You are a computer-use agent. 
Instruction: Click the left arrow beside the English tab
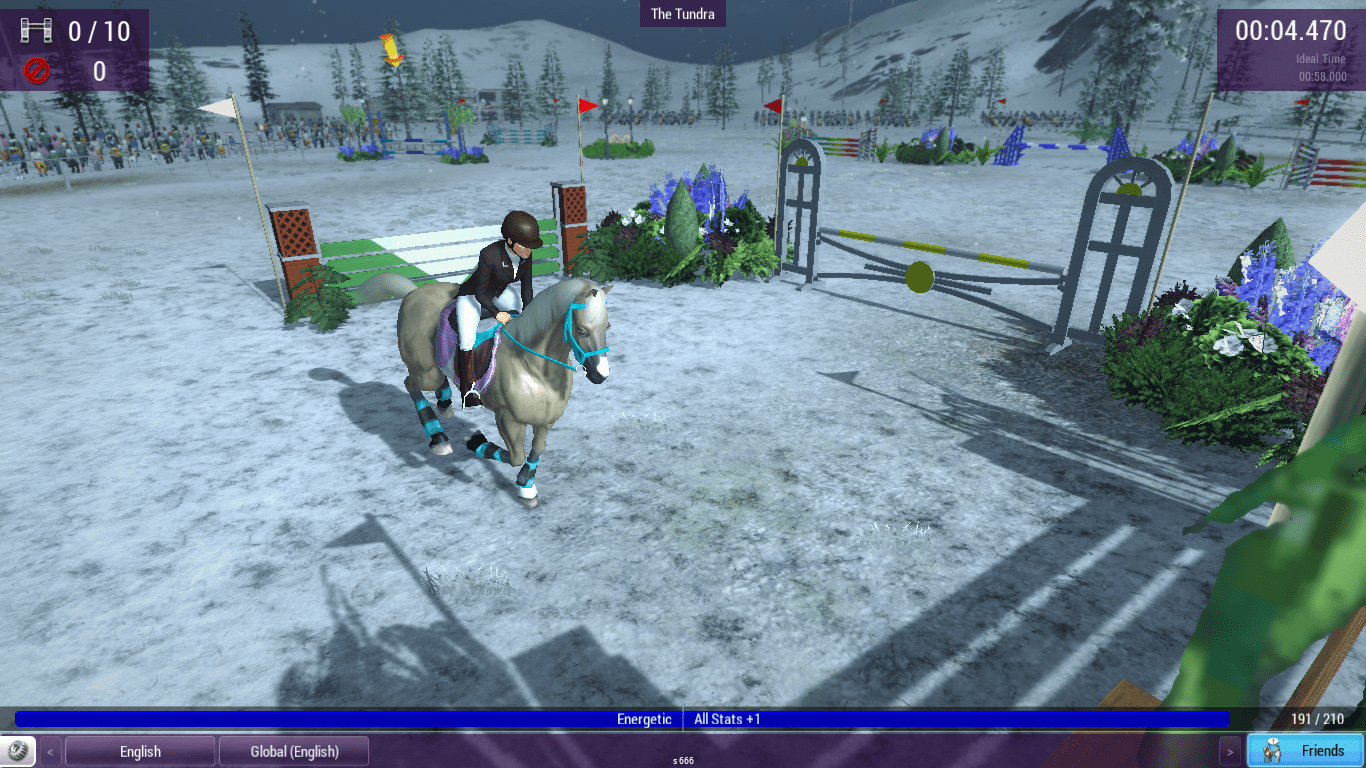[50, 751]
